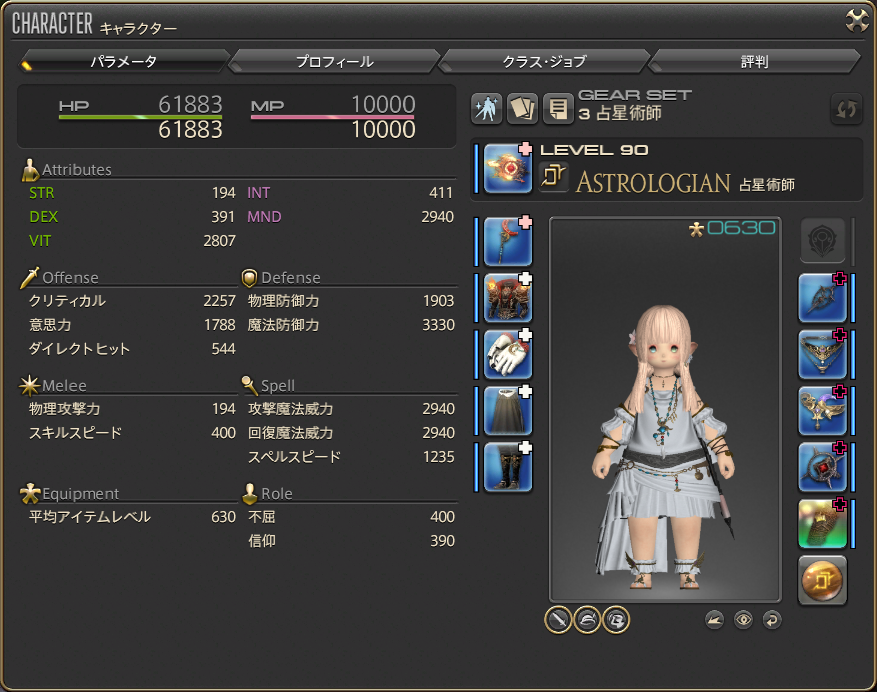Click the recommended gear figure icon
Viewport: 877px width, 692px height.
487,109
